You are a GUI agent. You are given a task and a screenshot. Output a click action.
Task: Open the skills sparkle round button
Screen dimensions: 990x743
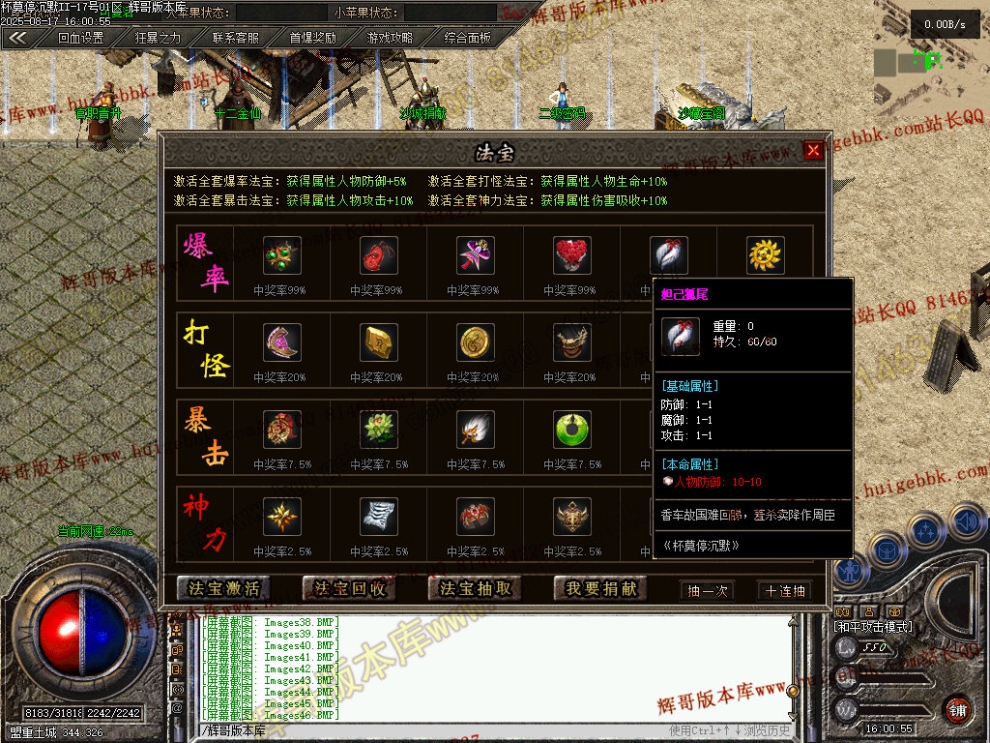tap(925, 530)
